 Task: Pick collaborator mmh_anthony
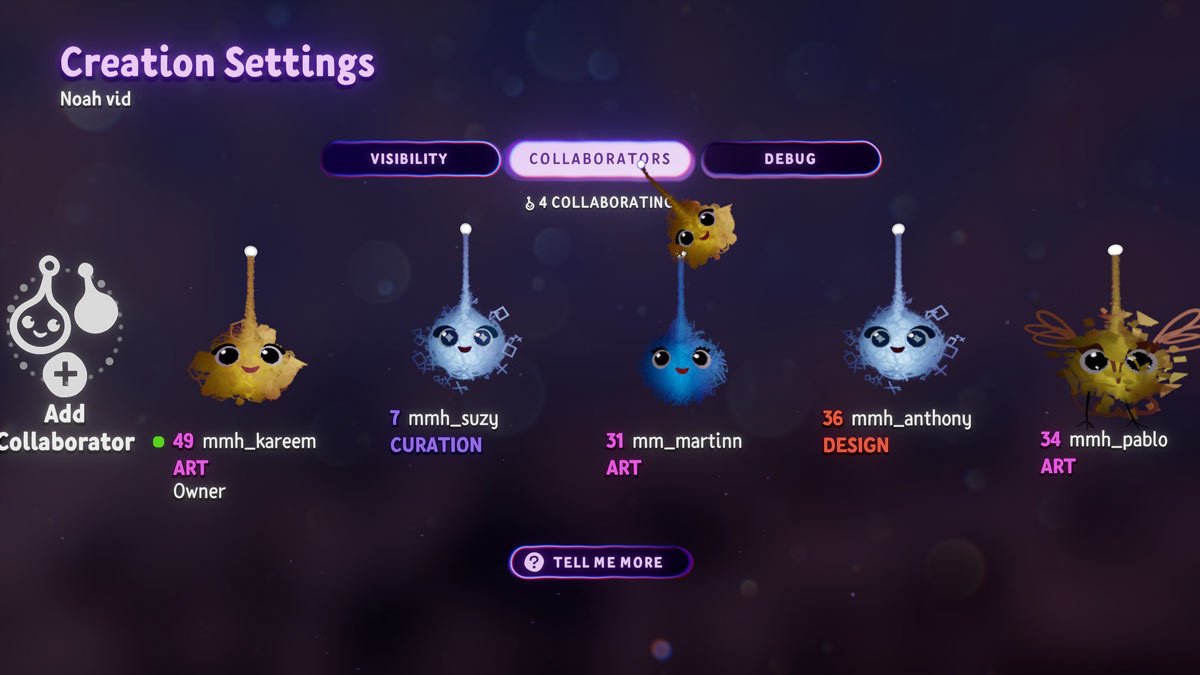coord(898,342)
